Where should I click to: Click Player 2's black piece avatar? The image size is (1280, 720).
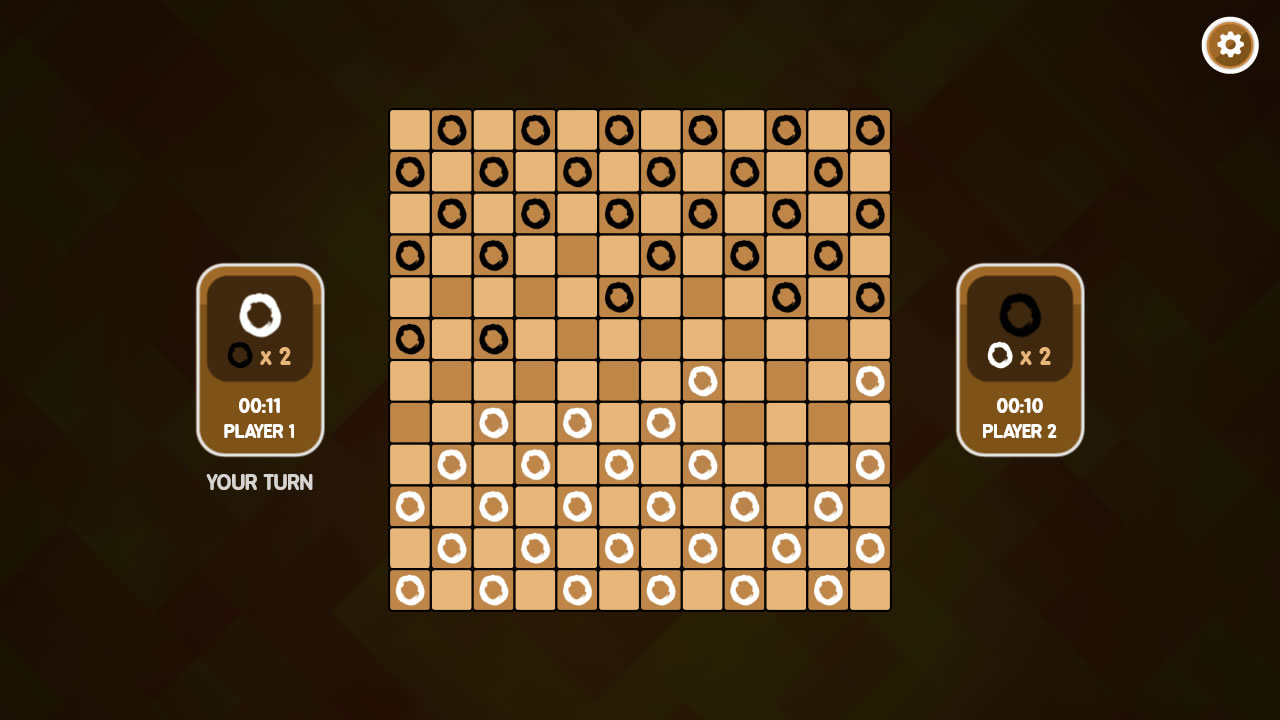1018,313
